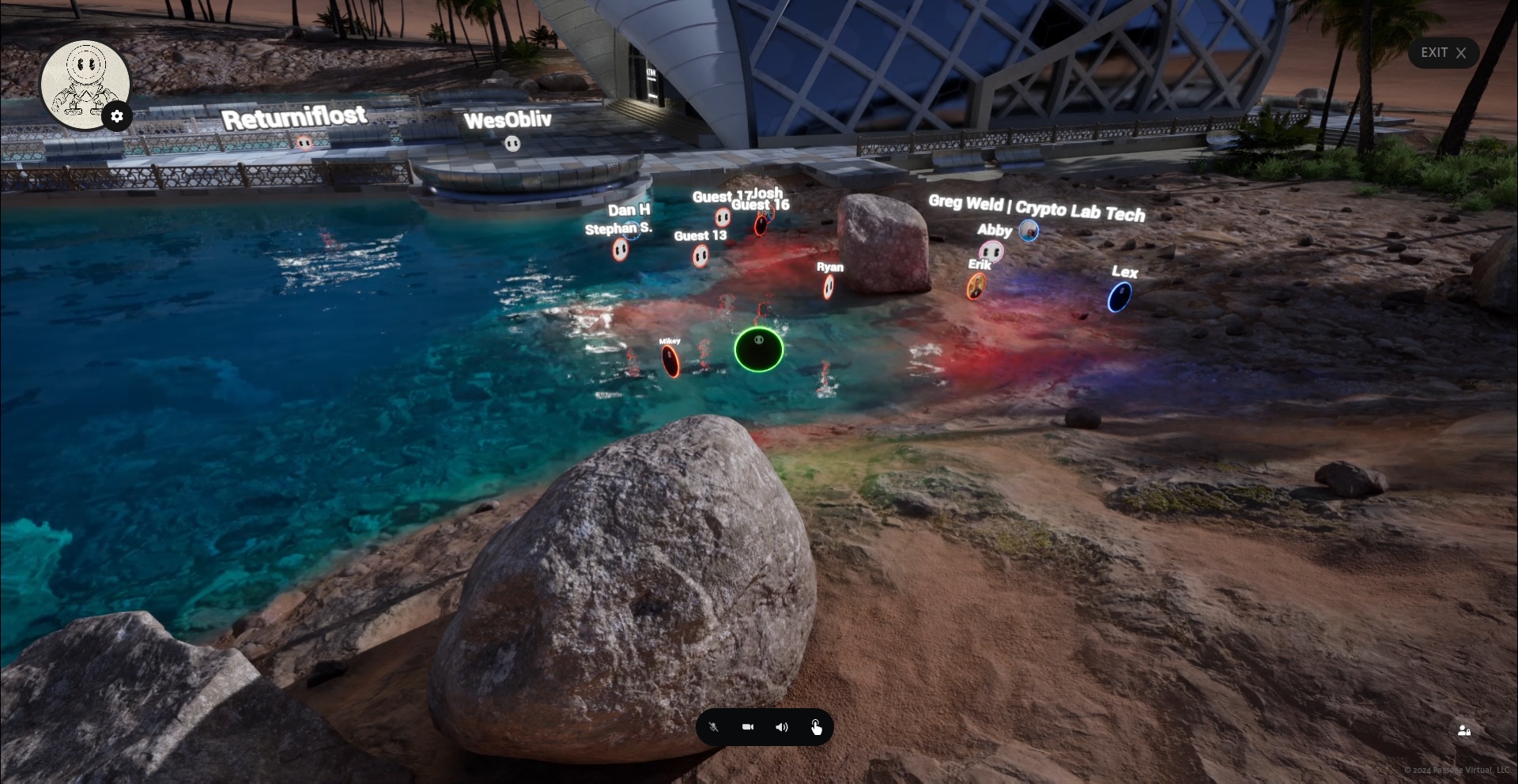Viewport: 1518px width, 784px height.
Task: Activate the pointing hand interaction button
Action: coord(816,727)
